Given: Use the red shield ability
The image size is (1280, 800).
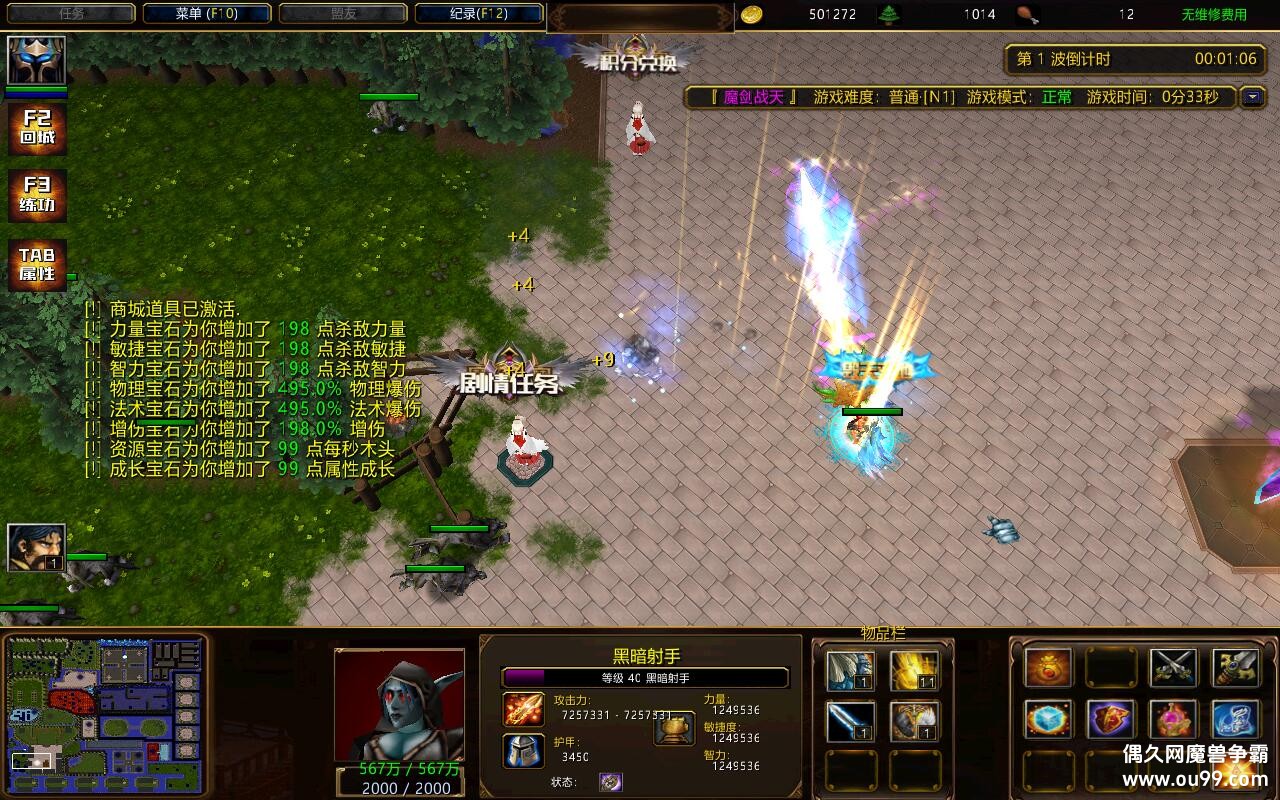Looking at the screenshot, I should 1110,720.
